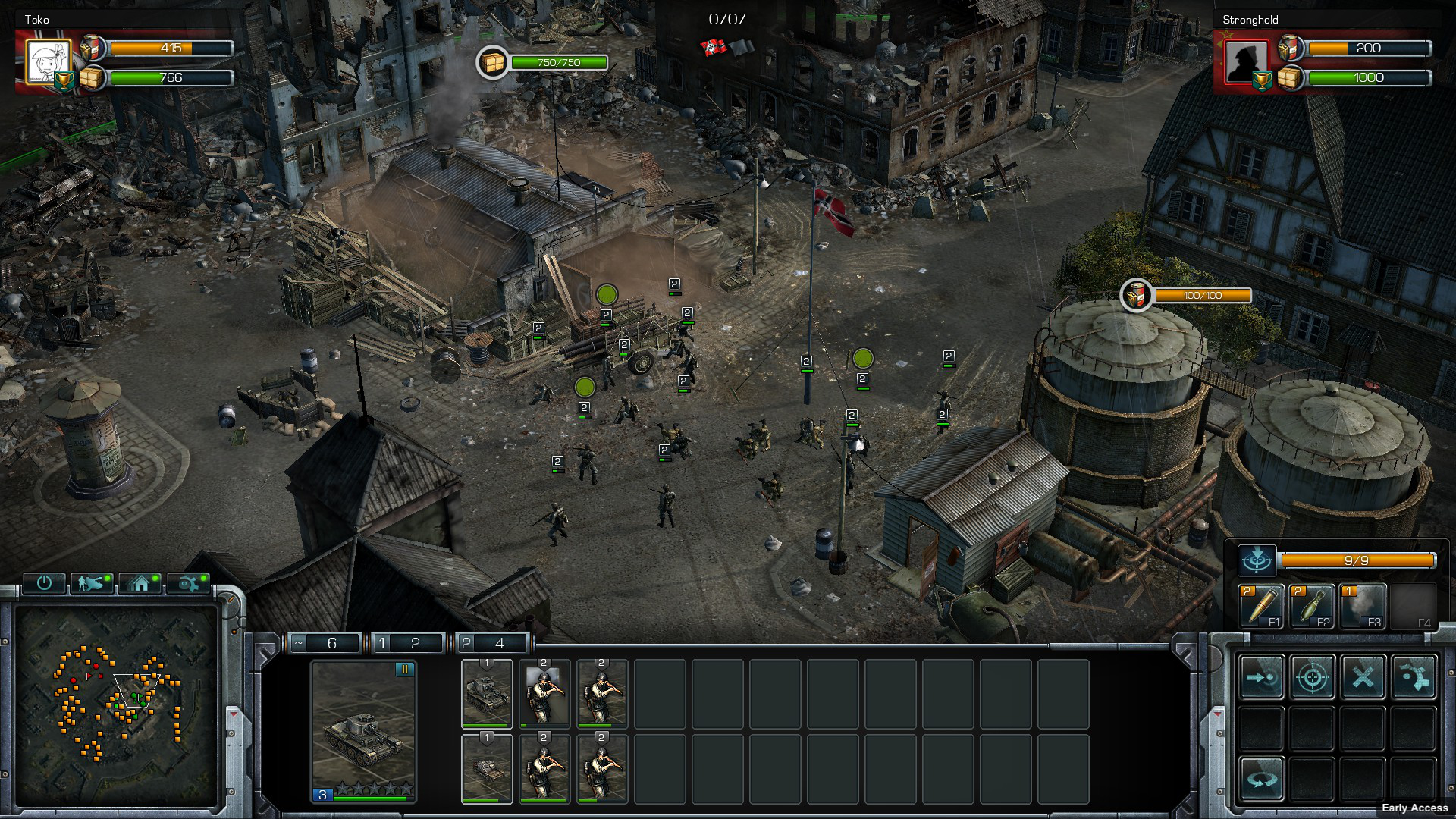Screen dimensions: 1456x819
Task: Select the top-row light tank unit card
Action: 487,692
